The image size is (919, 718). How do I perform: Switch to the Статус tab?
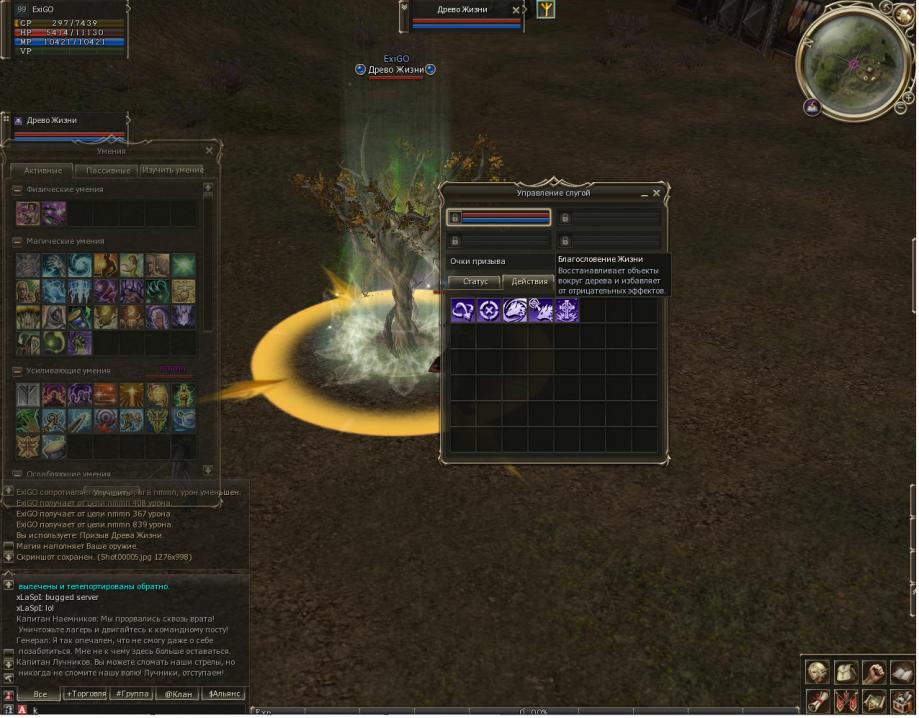click(x=474, y=282)
